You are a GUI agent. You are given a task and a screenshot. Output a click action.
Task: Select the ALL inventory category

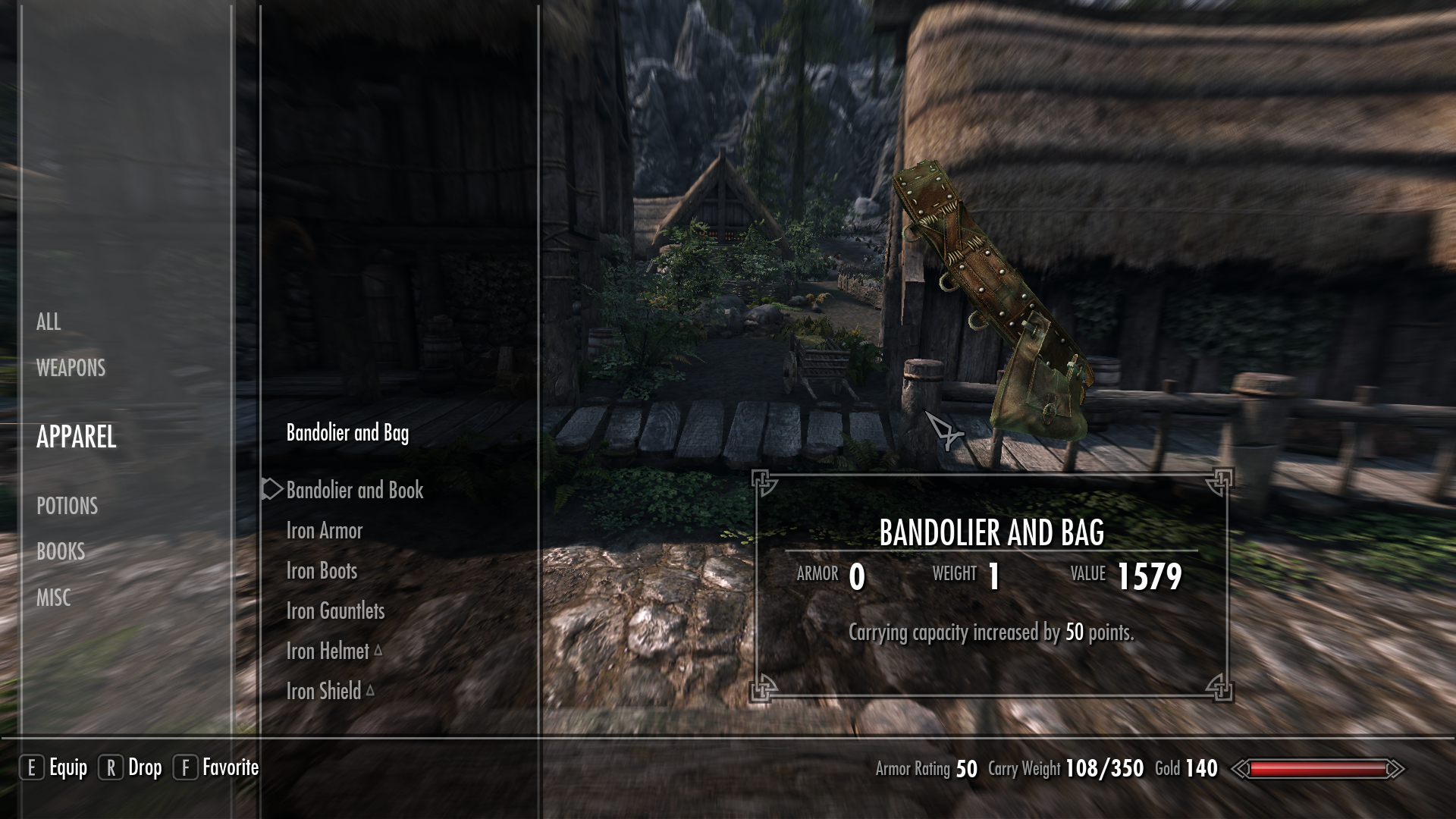click(x=49, y=322)
